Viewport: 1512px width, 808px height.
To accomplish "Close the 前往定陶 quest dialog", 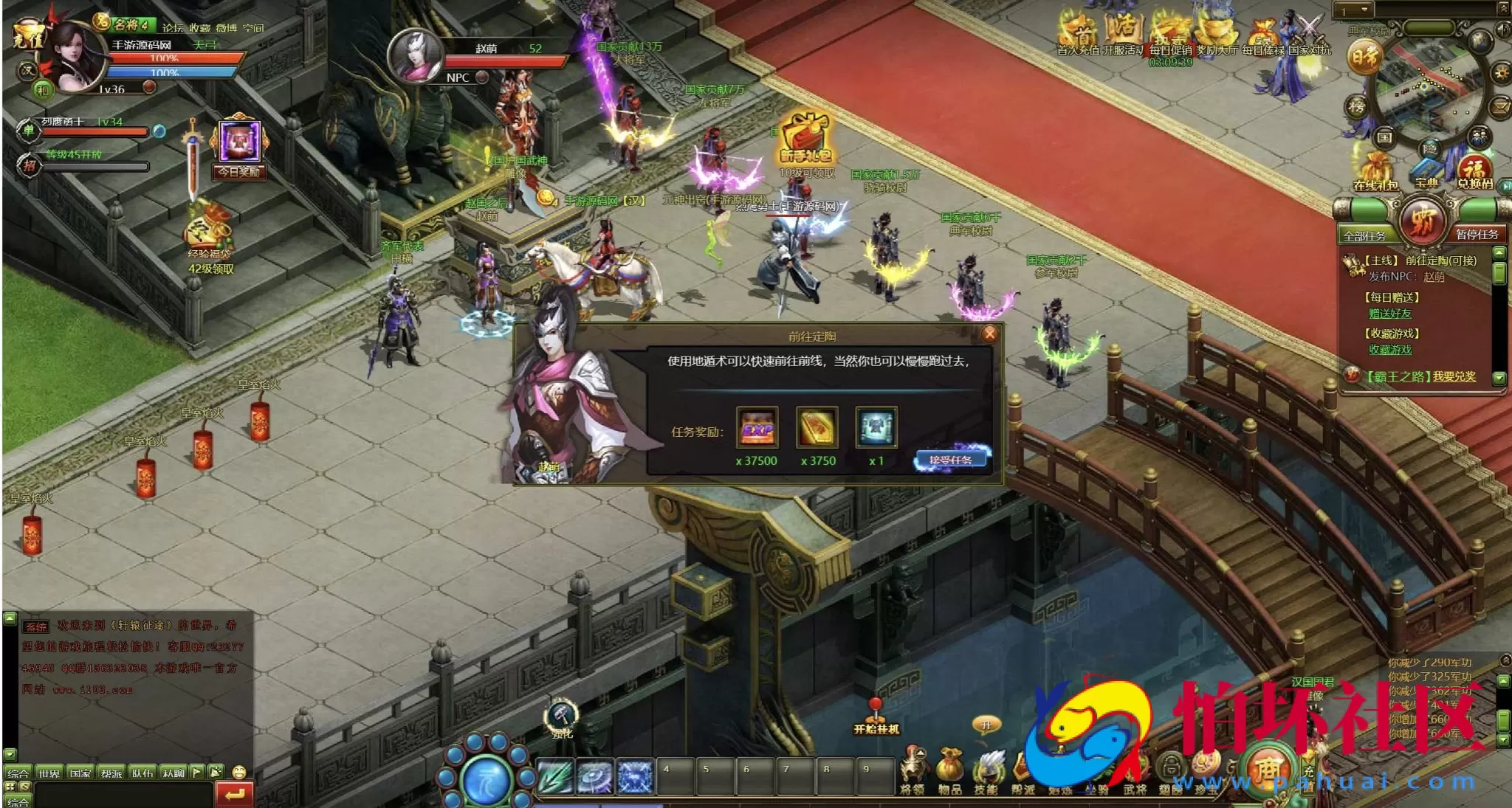I will 989,334.
